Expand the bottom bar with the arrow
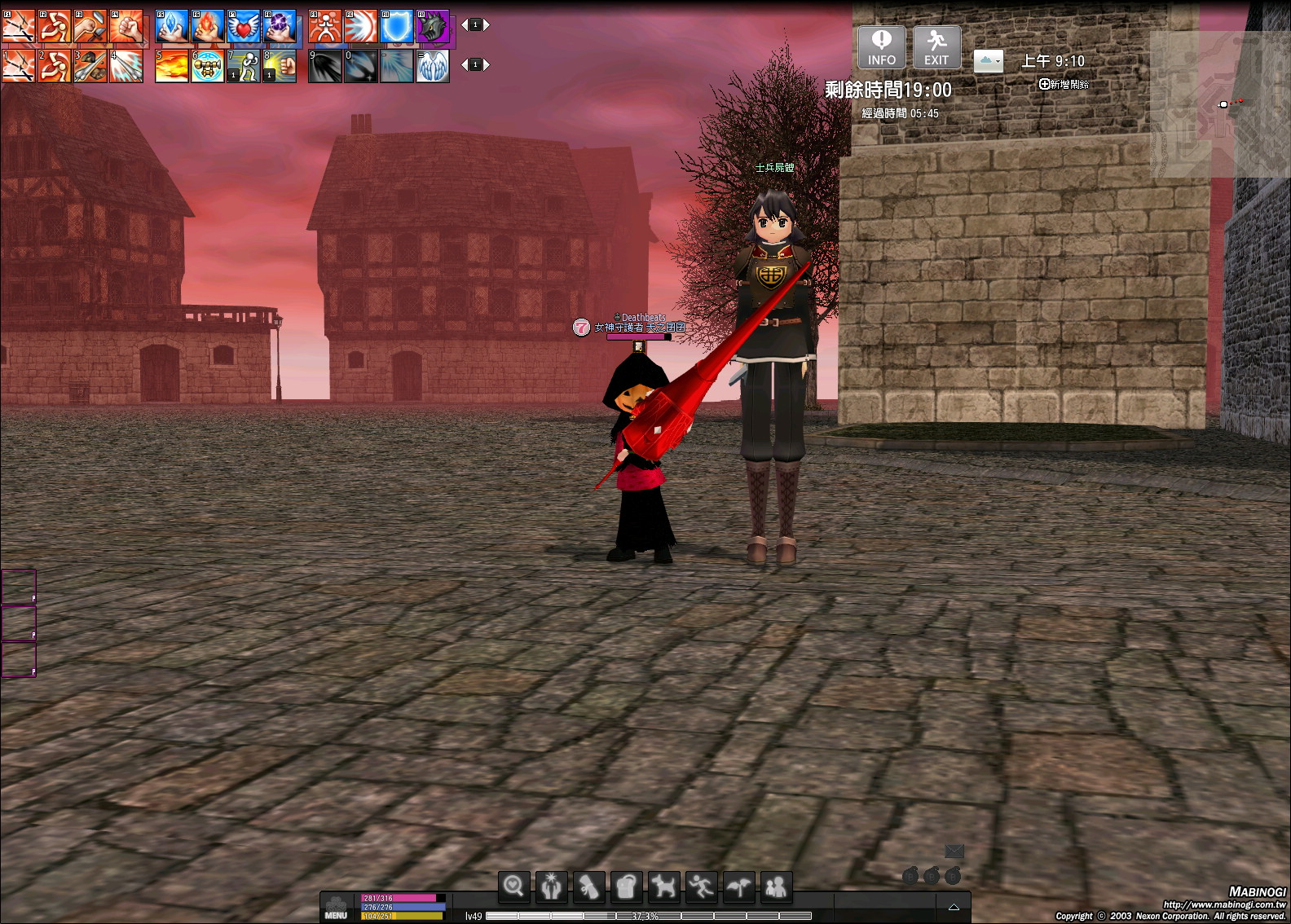The image size is (1291, 924). pyautogui.click(x=954, y=907)
